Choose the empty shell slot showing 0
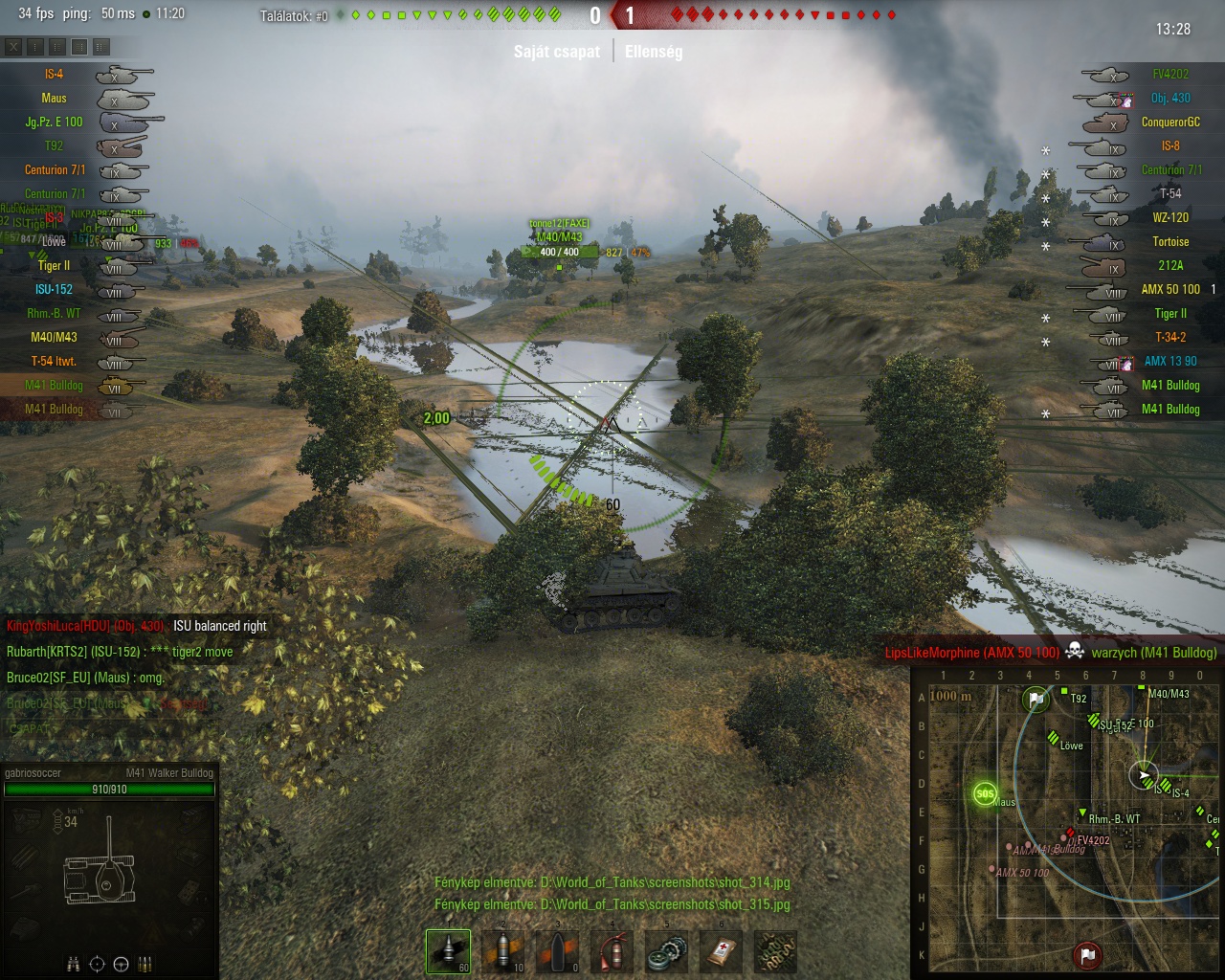The height and width of the screenshot is (980, 1225). point(557,951)
